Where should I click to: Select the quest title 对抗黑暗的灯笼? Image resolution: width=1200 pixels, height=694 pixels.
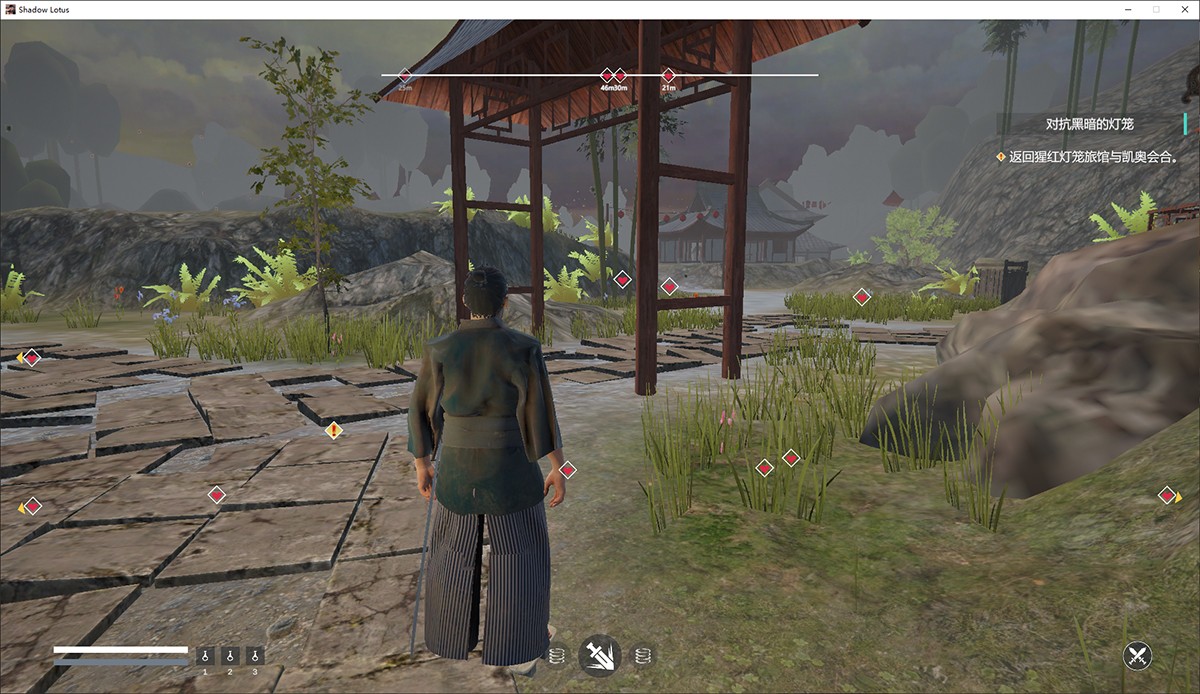point(1090,124)
